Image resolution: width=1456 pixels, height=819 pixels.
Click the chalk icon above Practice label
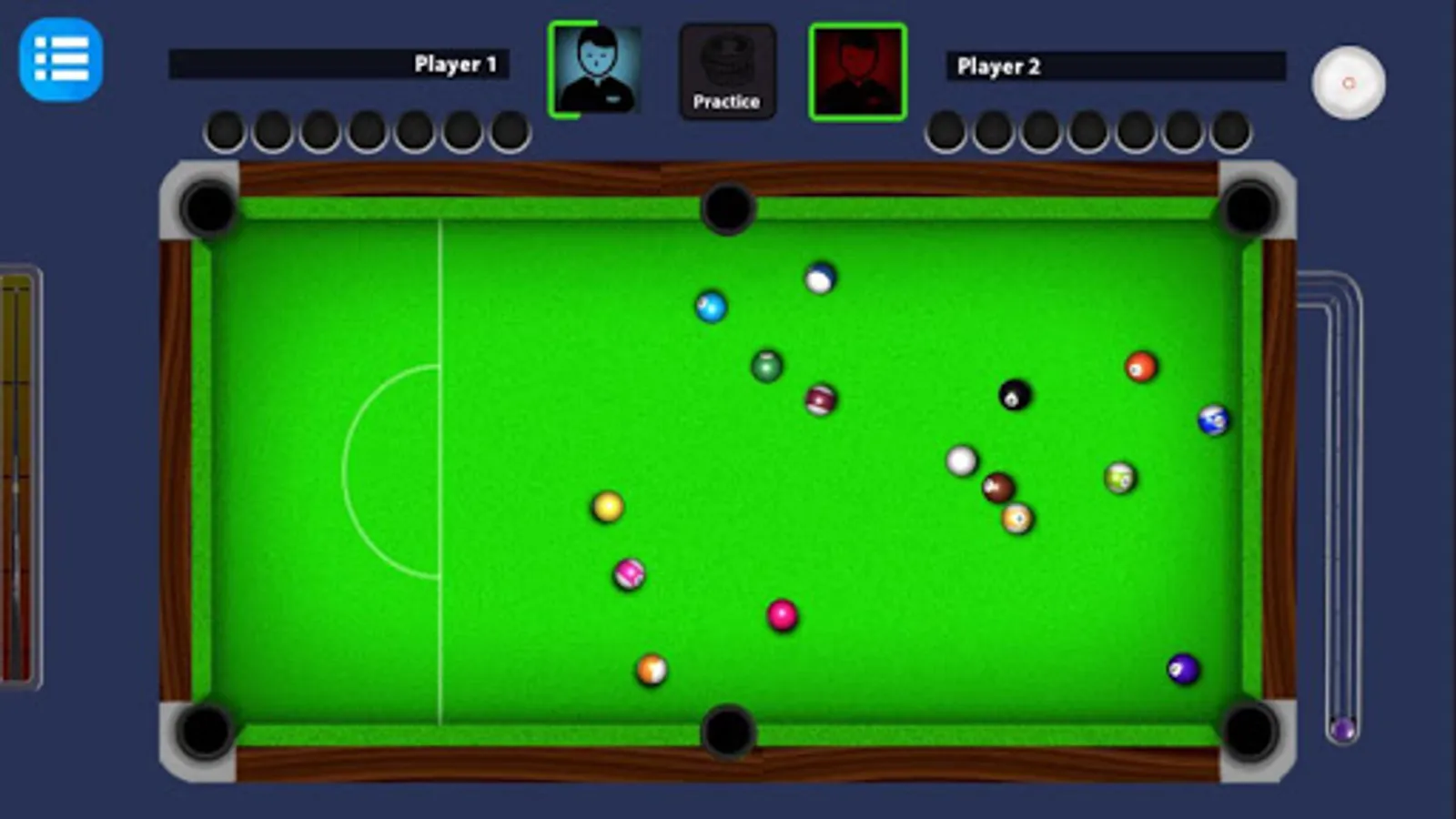[x=727, y=56]
